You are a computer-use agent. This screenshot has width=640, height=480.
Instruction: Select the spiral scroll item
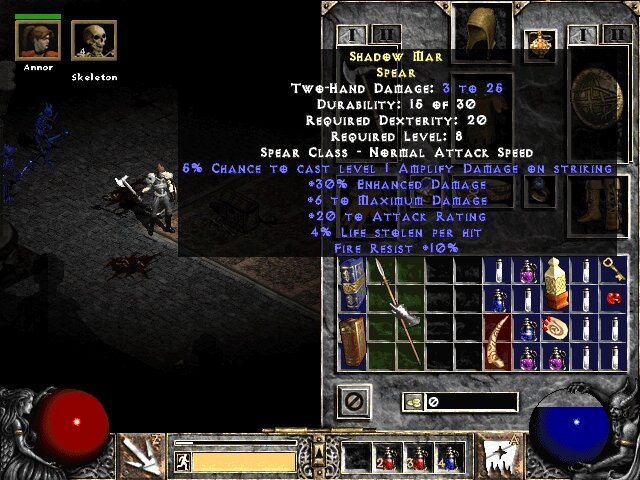(x=555, y=326)
